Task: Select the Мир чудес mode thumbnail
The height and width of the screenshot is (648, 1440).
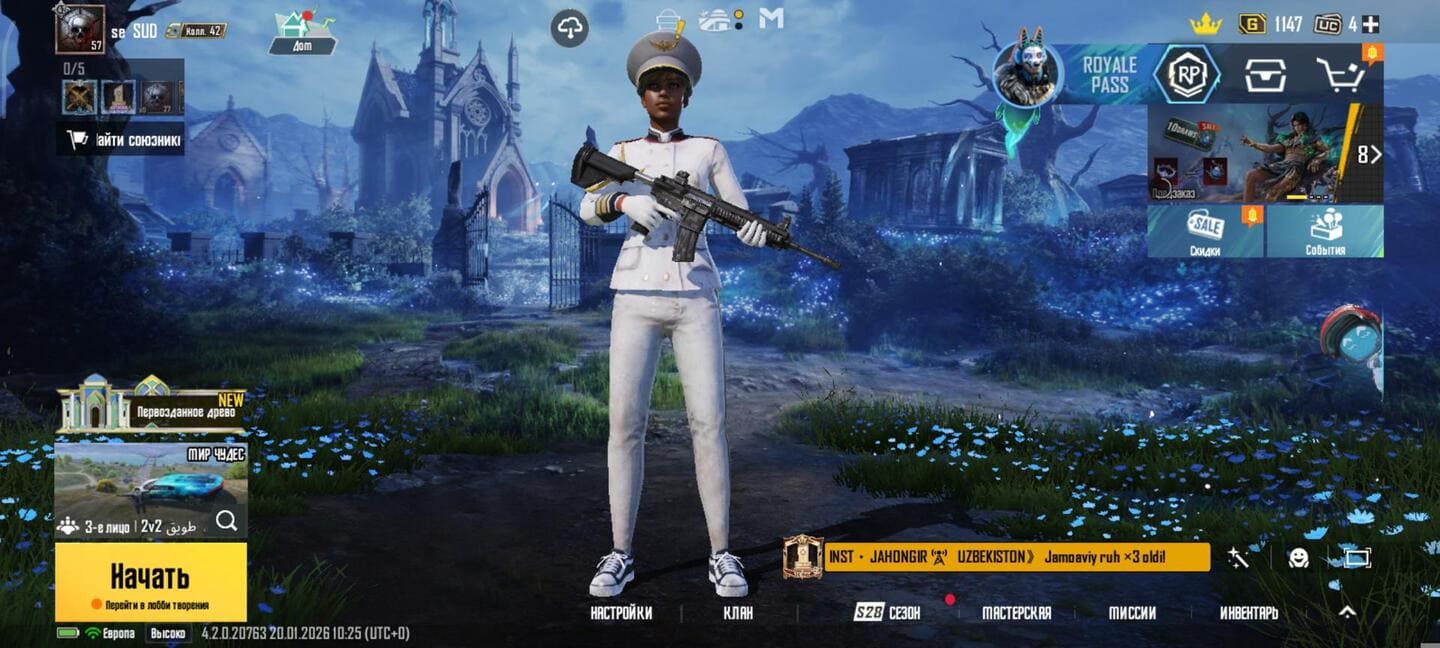Action: pyautogui.click(x=150, y=480)
